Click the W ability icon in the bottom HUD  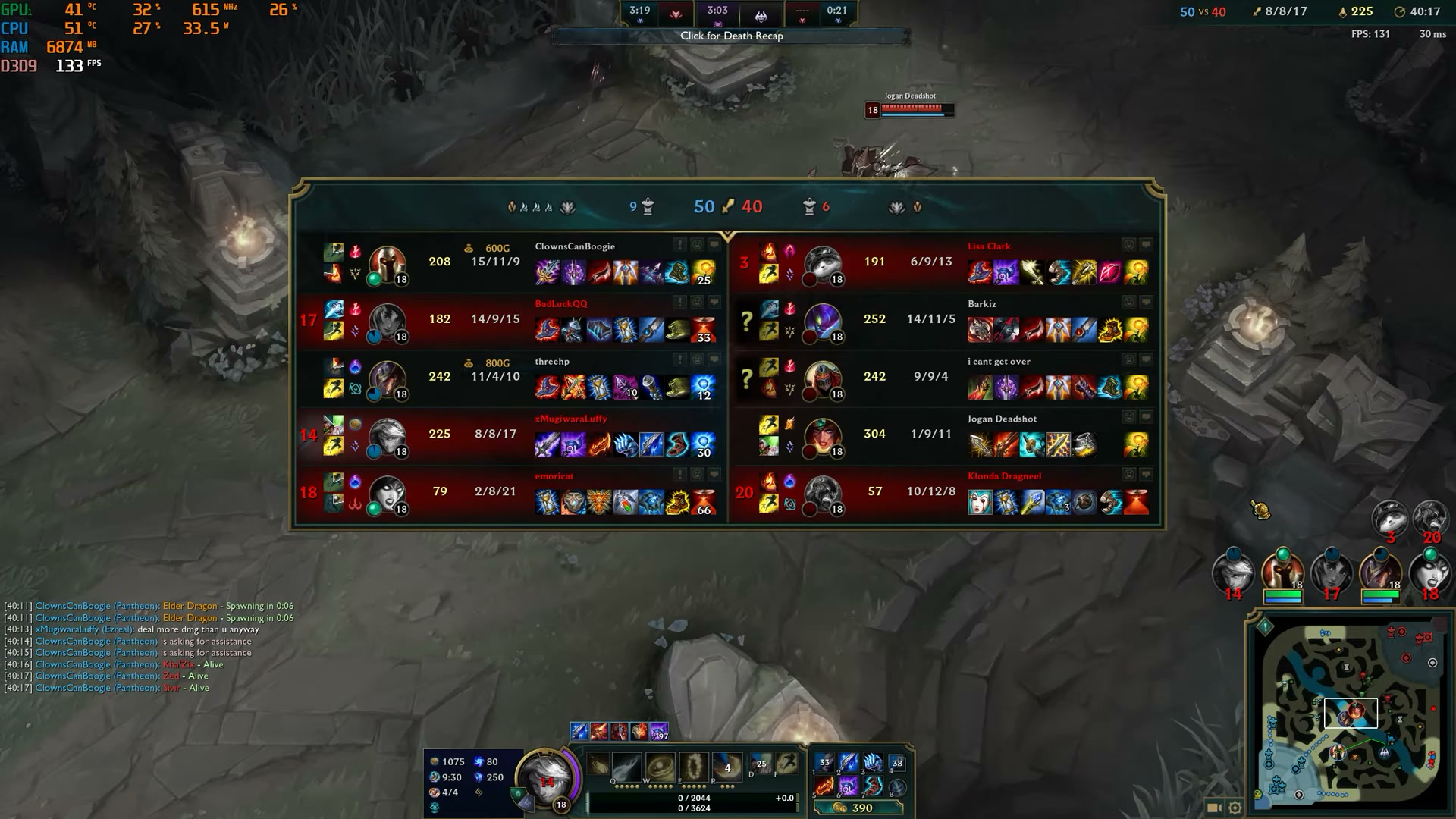660,767
